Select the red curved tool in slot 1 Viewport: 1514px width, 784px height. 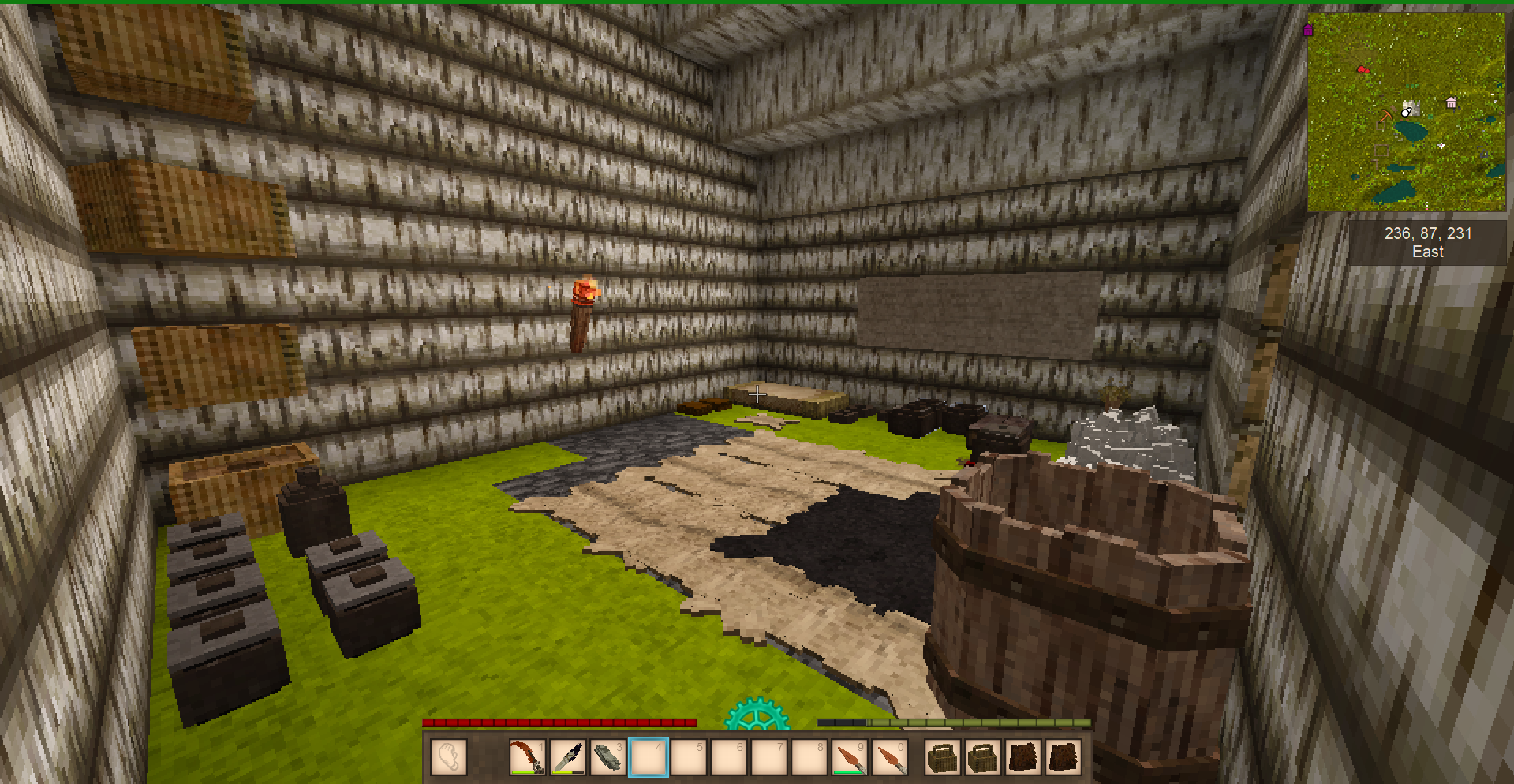point(527,757)
